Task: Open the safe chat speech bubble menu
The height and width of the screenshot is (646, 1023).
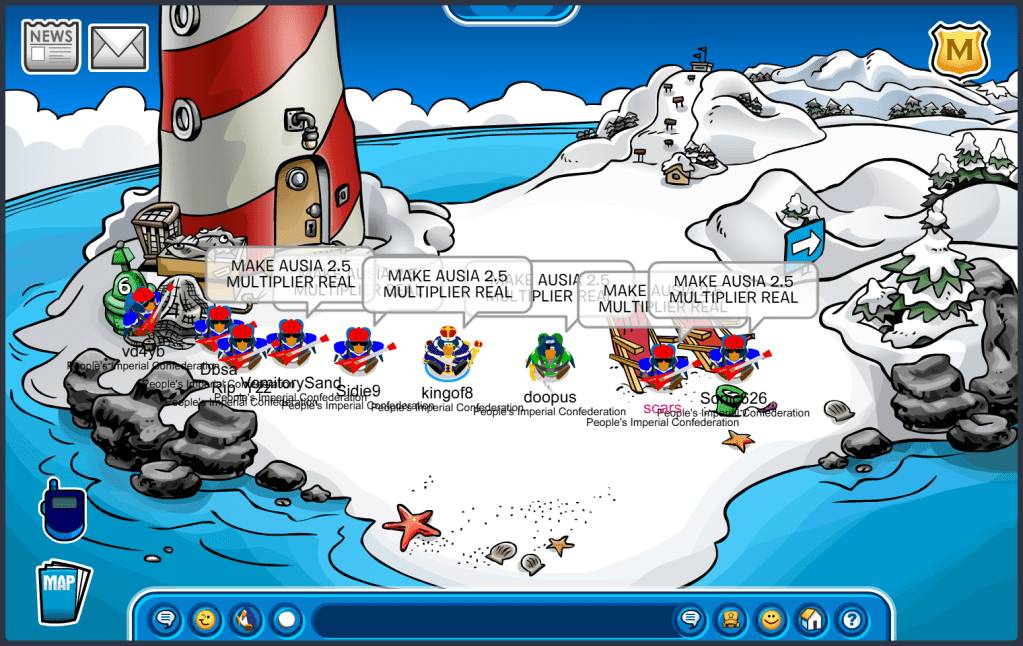Action: pyautogui.click(x=166, y=620)
